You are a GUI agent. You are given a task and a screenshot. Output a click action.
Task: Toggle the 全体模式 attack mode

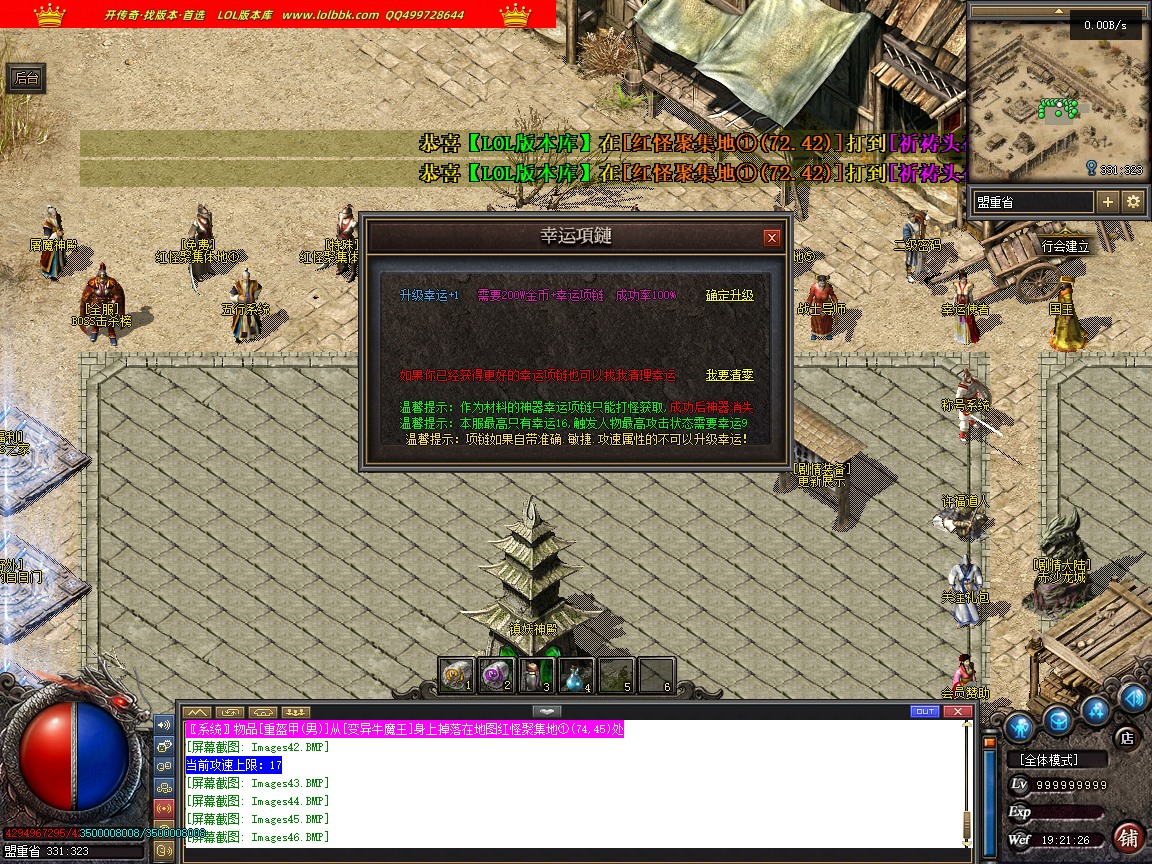pyautogui.click(x=1057, y=760)
